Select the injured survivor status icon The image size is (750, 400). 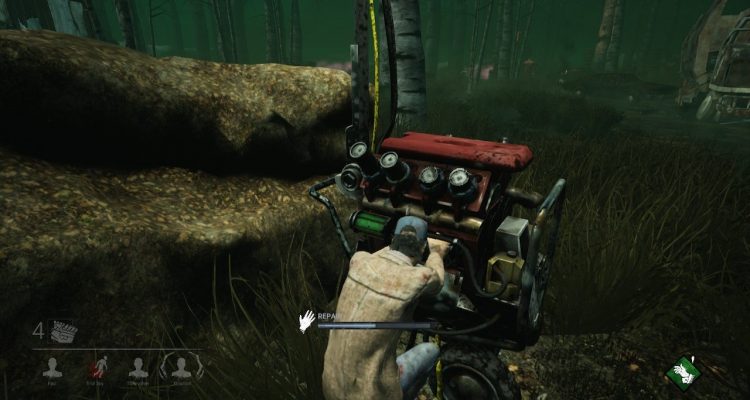[95, 367]
